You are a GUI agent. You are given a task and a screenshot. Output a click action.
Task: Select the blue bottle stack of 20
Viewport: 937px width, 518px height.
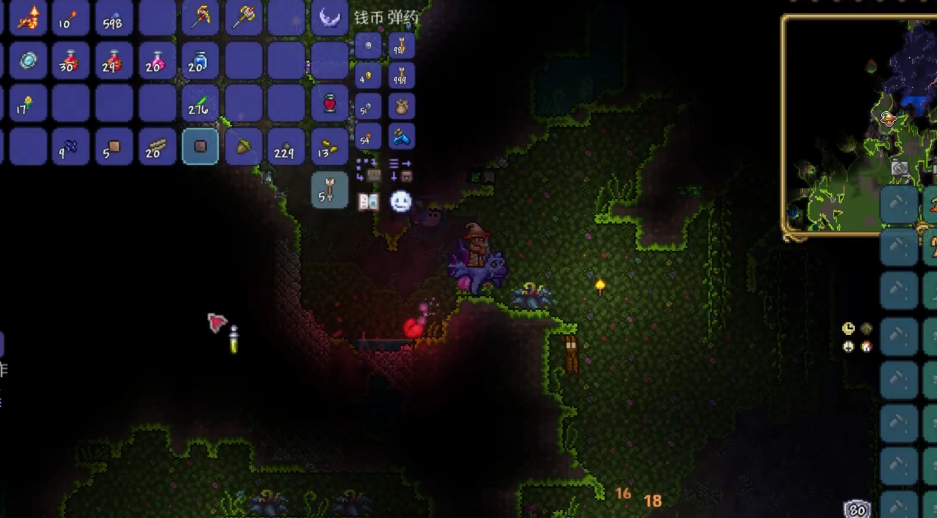[x=200, y=61]
